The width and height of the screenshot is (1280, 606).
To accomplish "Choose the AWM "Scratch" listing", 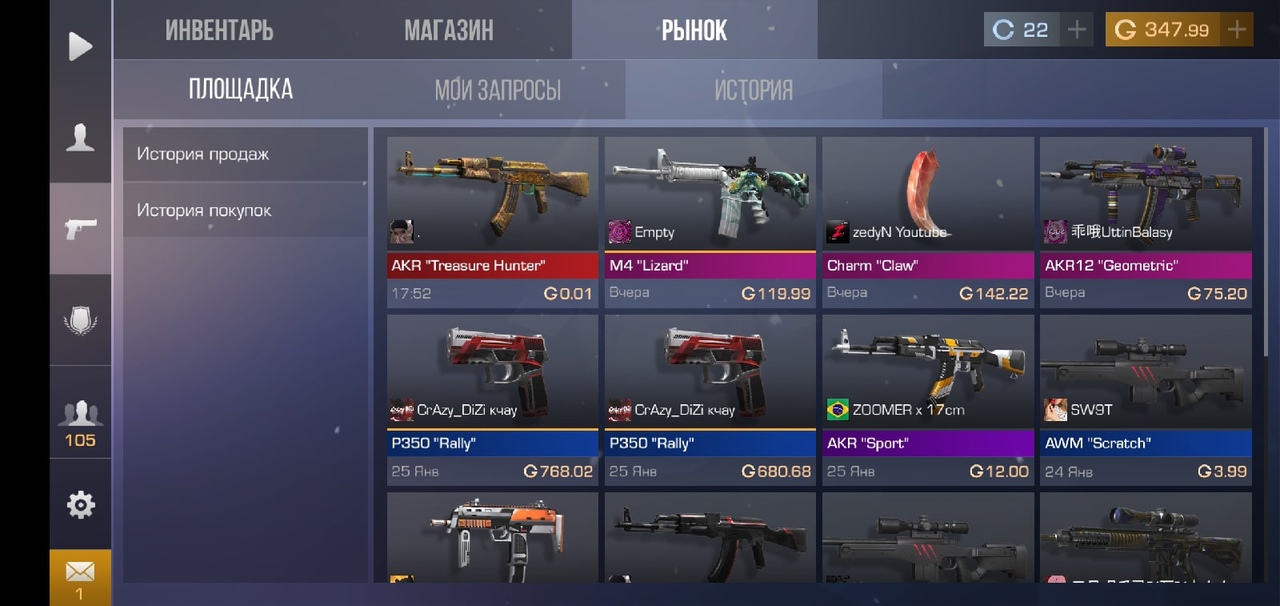I will pyautogui.click(x=1146, y=400).
